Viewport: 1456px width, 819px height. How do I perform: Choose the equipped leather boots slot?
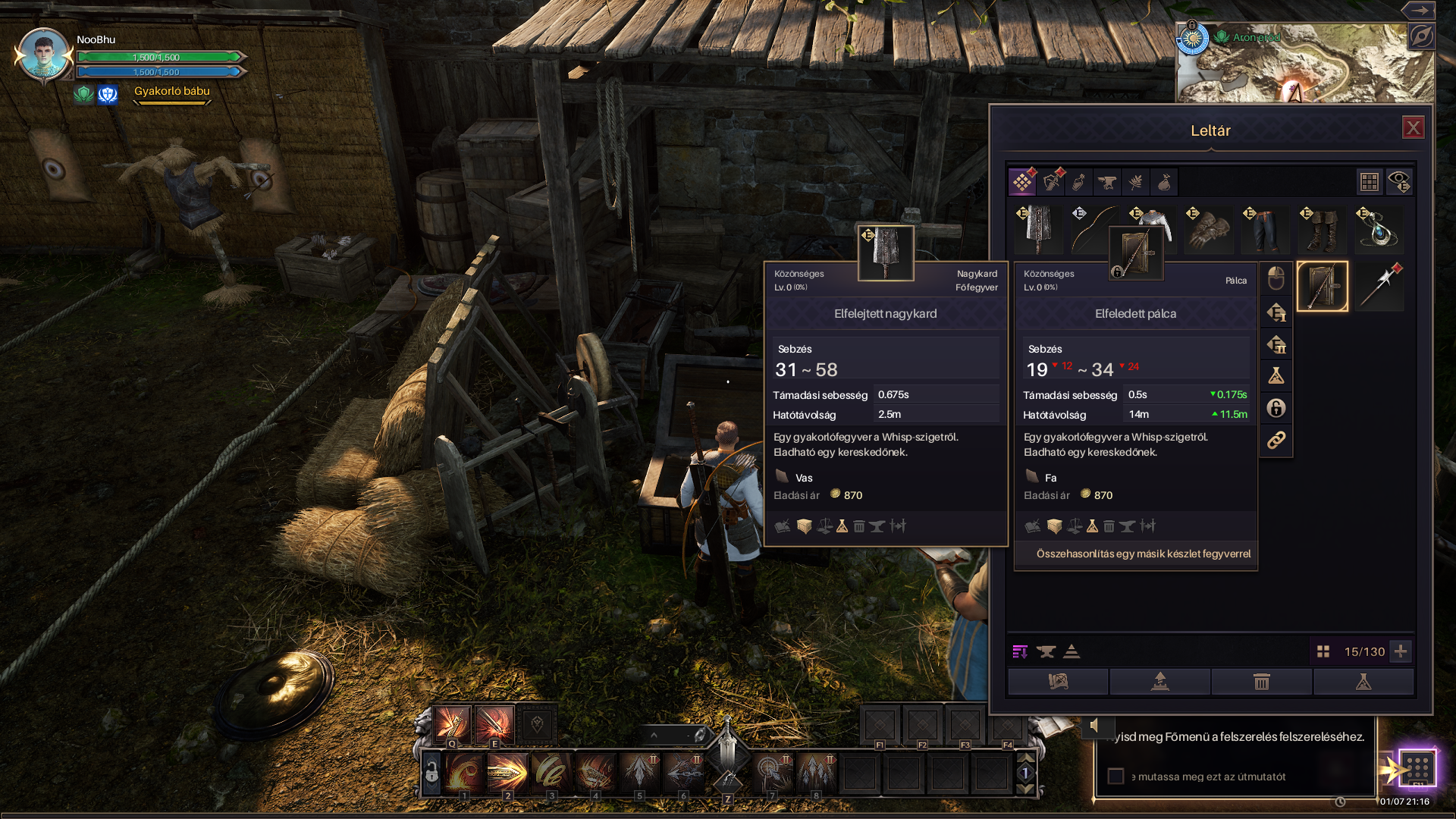[x=1322, y=230]
